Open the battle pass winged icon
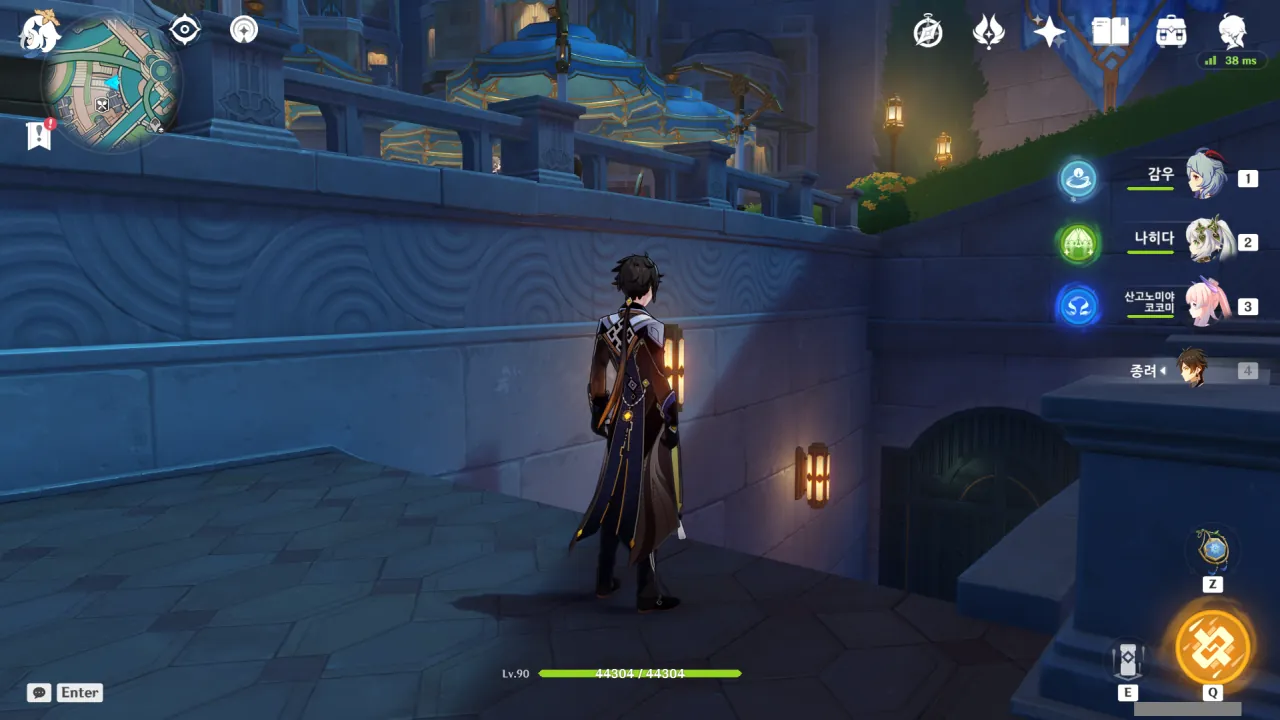 [988, 32]
